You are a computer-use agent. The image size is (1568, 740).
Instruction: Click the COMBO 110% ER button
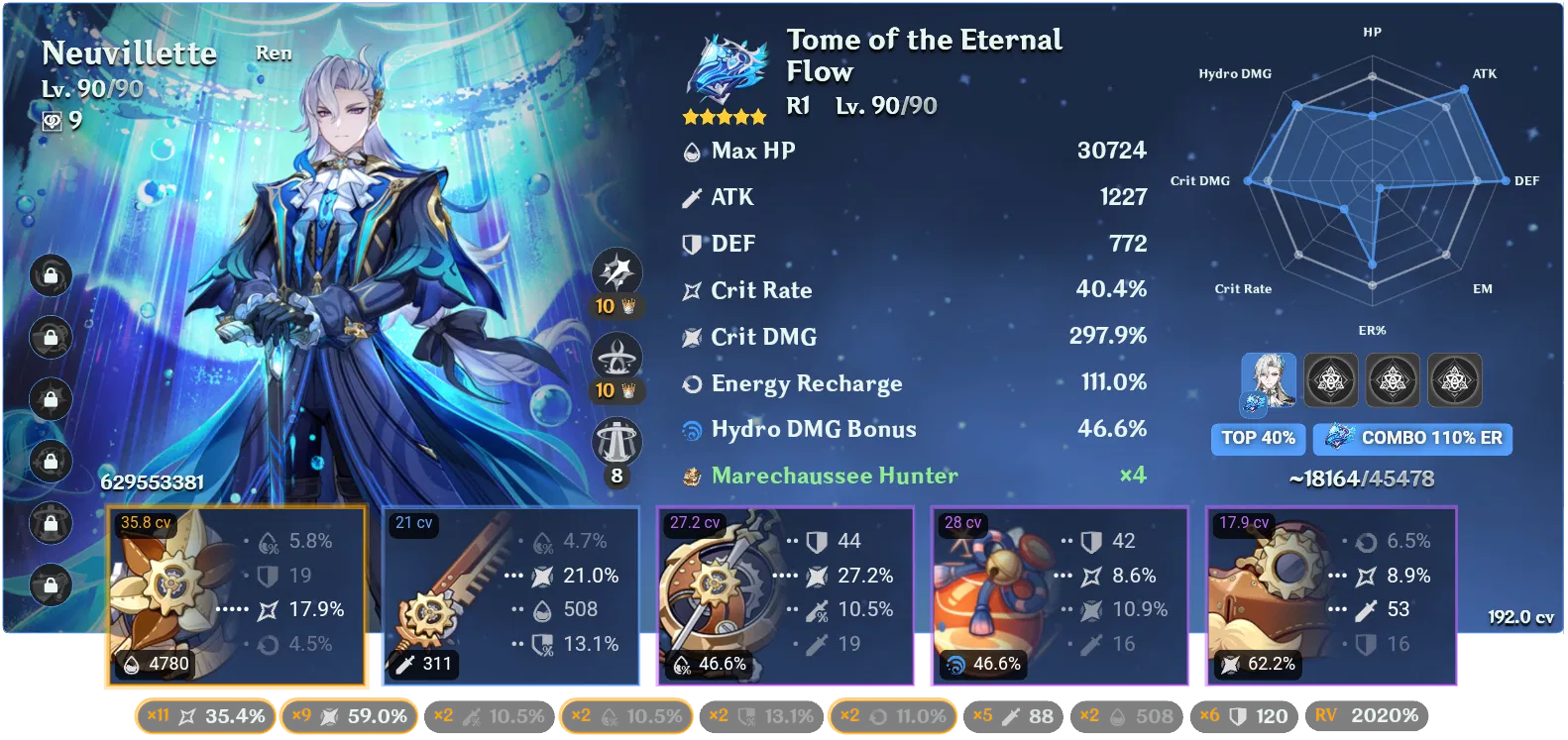(x=1411, y=438)
